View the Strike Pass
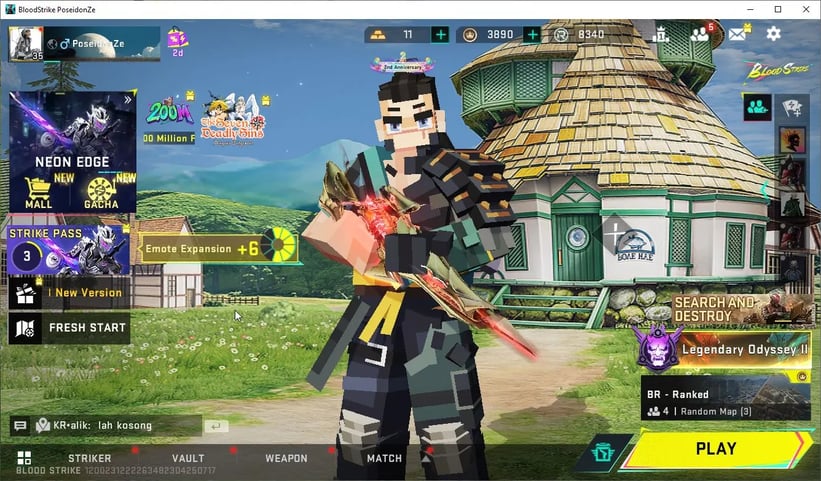This screenshot has height=481, width=821. 68,250
